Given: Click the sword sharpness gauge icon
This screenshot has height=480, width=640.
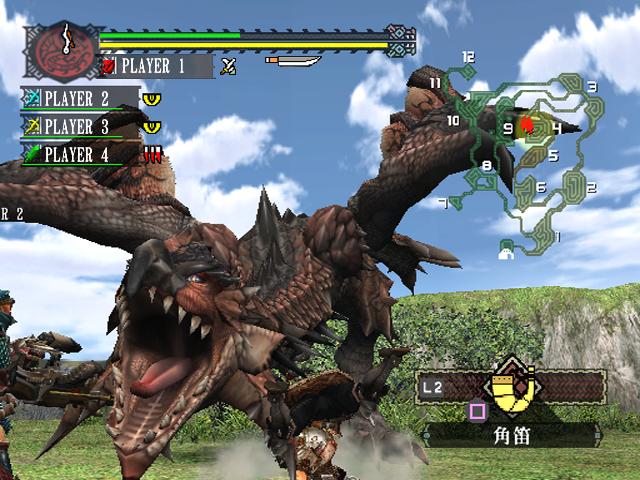Looking at the screenshot, I should pos(293,62).
